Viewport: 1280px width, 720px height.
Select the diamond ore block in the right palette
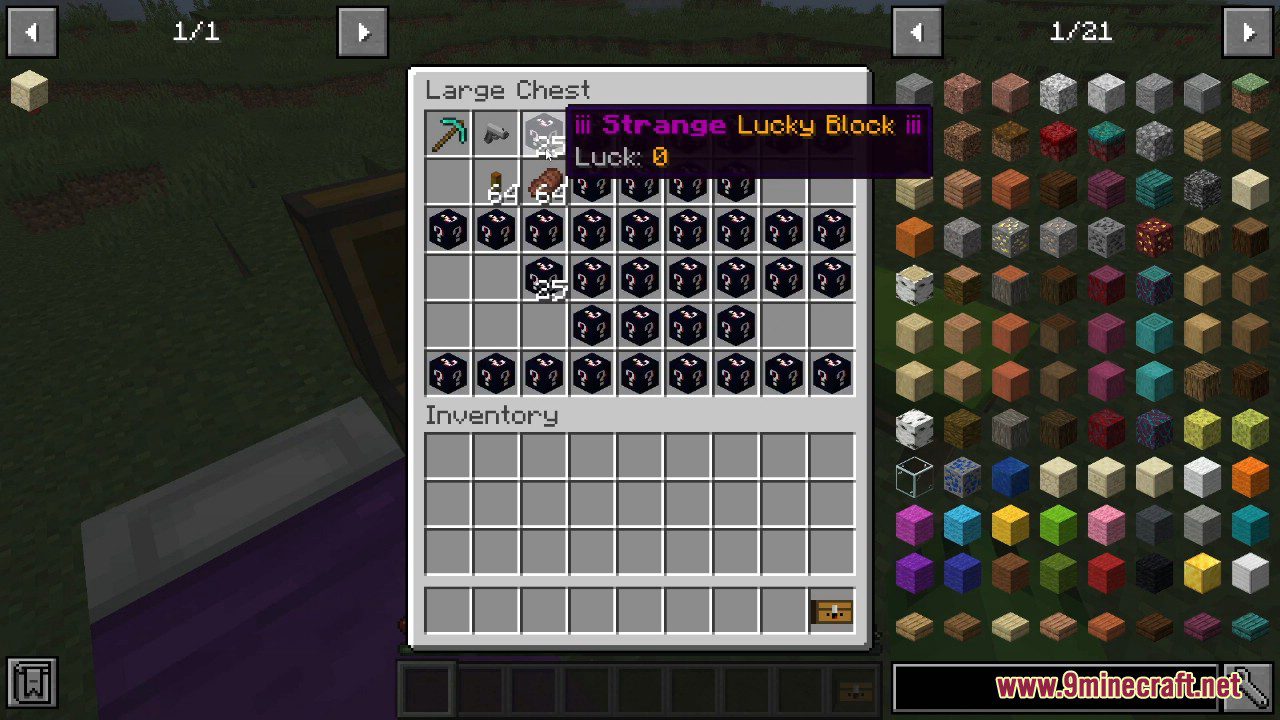(x=960, y=478)
